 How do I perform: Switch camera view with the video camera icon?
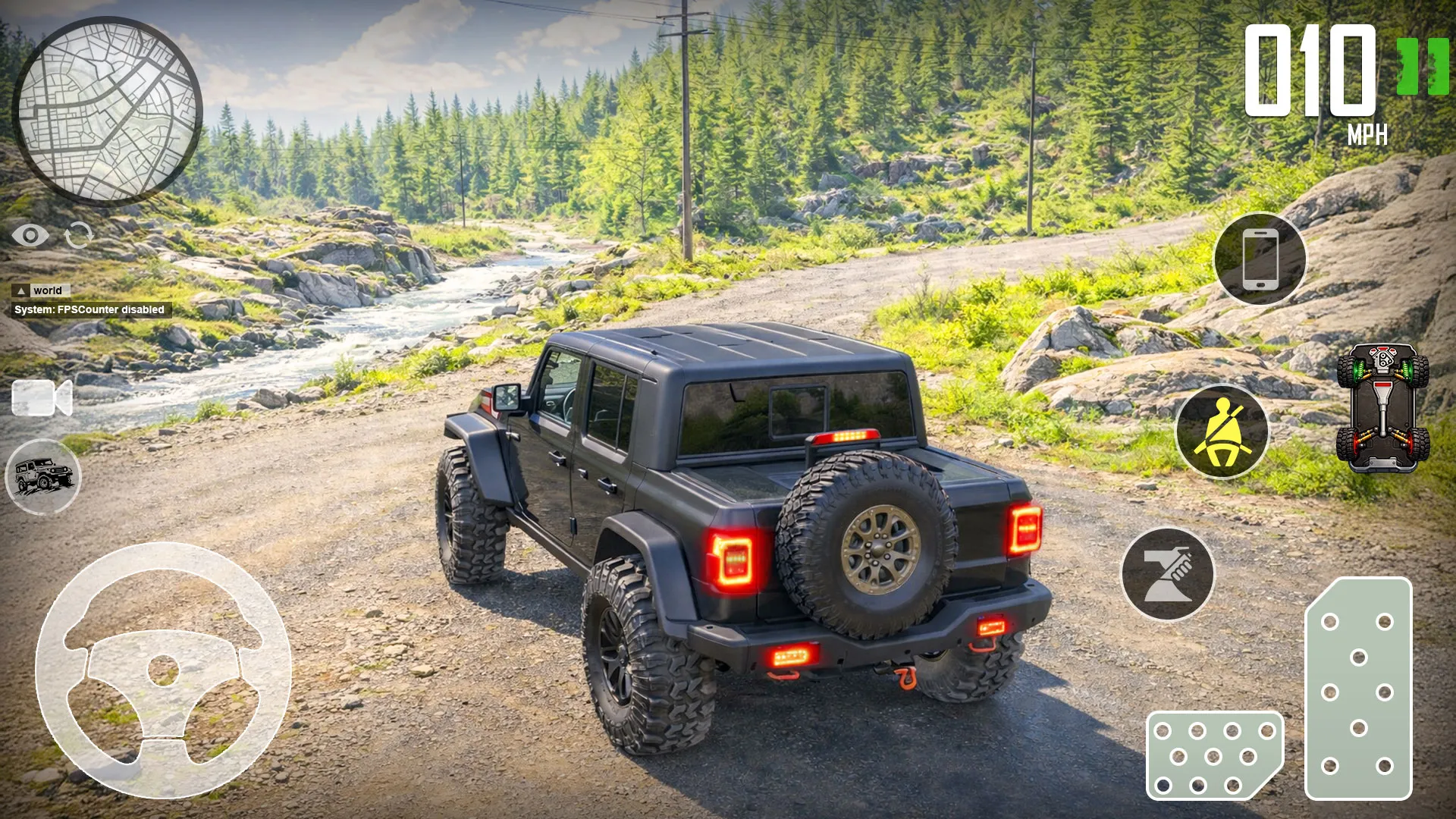[x=42, y=398]
